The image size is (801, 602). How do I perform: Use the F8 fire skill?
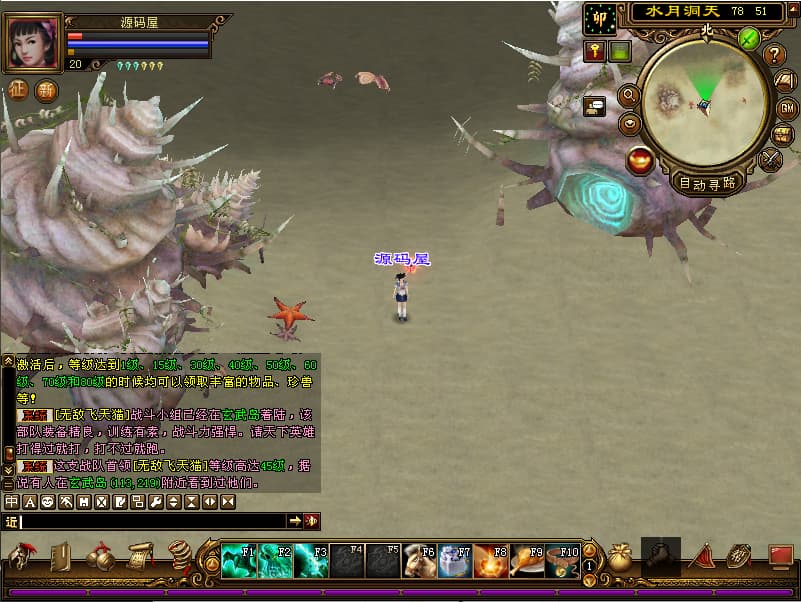490,561
